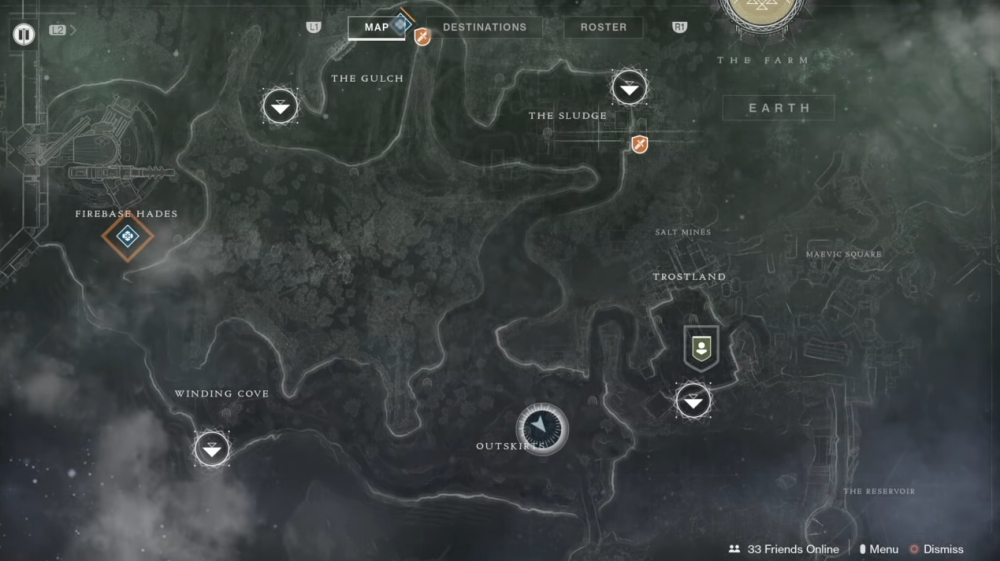1000x561 pixels.
Task: Select the orange adventure shield near The Sludge
Action: coord(640,145)
